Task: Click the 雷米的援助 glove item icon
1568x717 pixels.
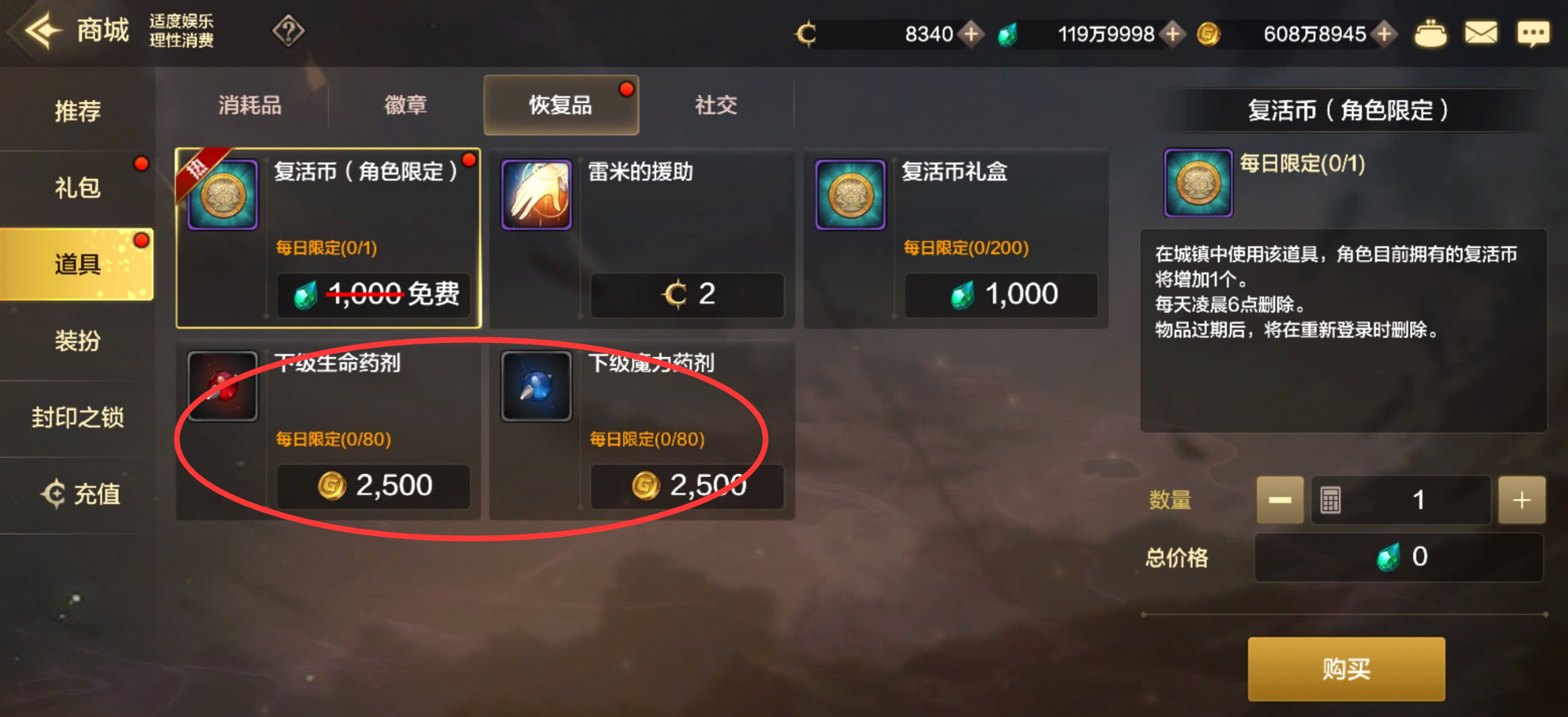Action: click(536, 195)
